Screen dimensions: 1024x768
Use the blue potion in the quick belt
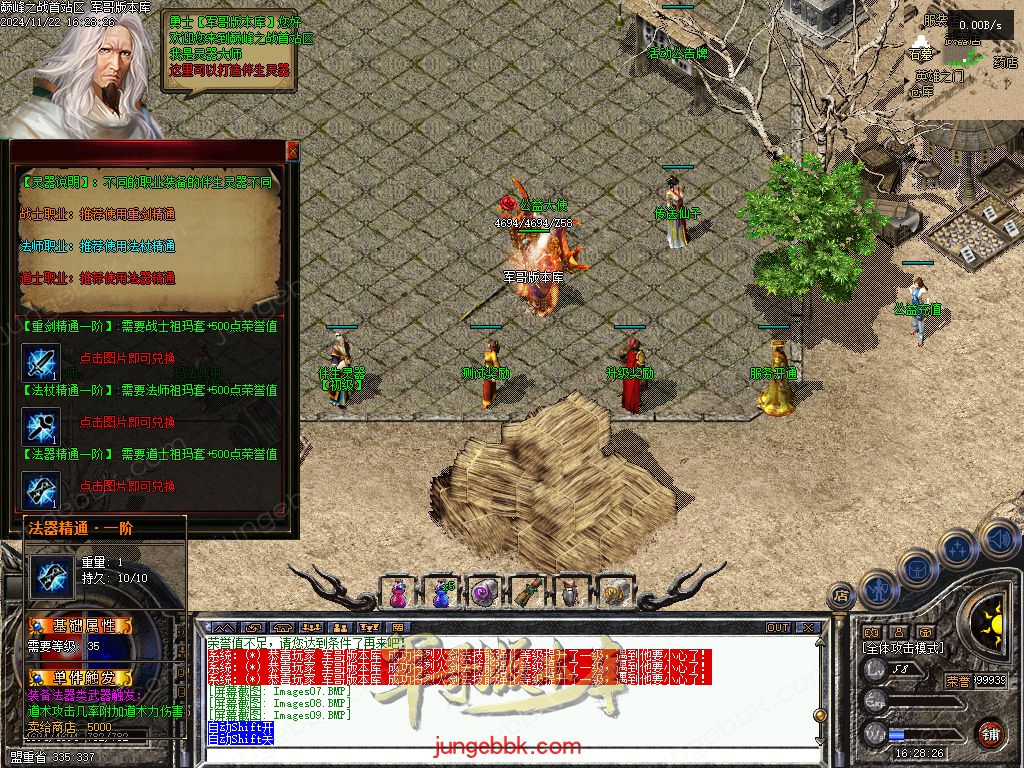tap(441, 593)
